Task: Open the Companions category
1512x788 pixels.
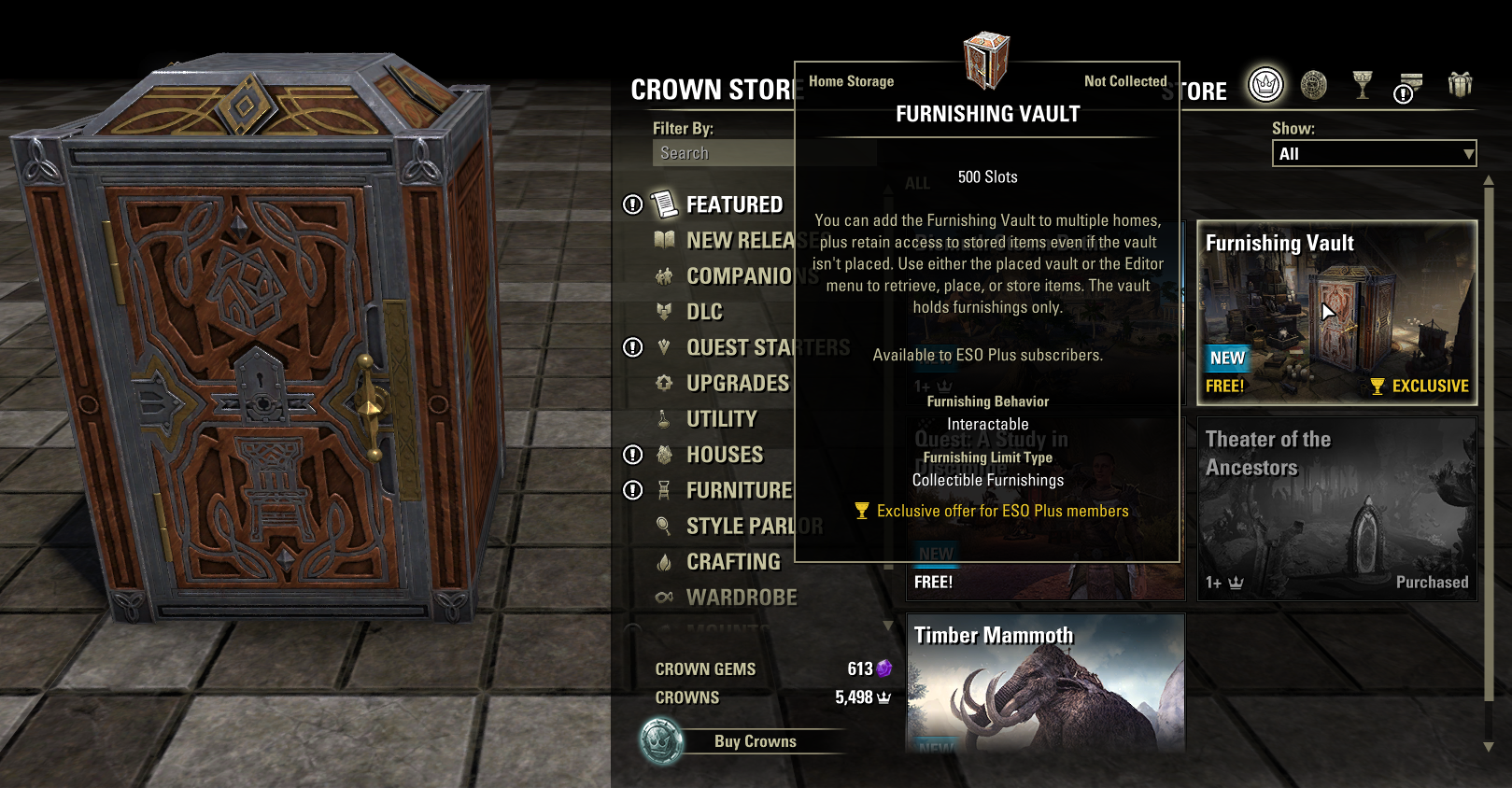Action: coord(739,276)
